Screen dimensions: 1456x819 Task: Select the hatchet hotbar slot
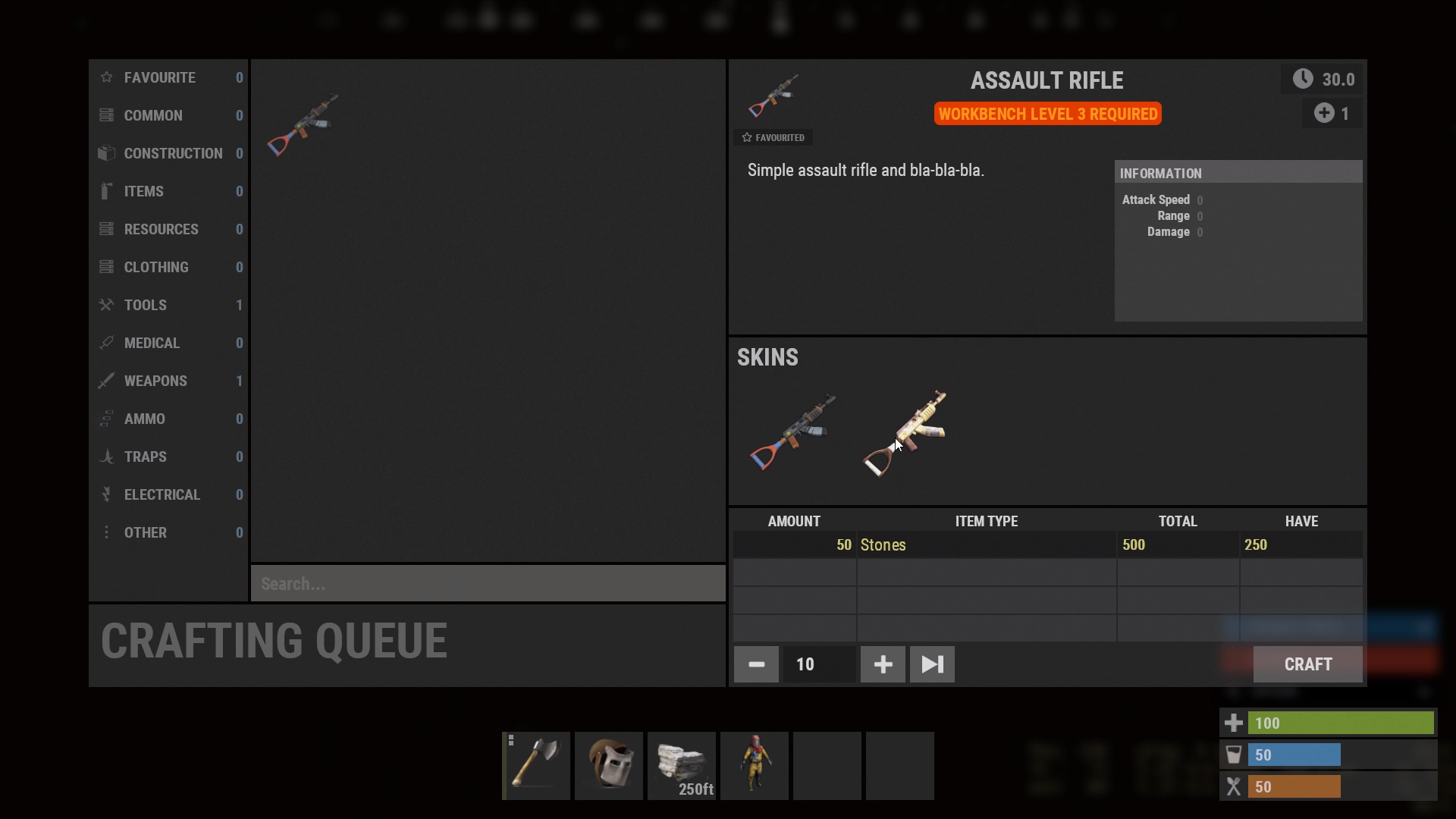[x=536, y=766]
